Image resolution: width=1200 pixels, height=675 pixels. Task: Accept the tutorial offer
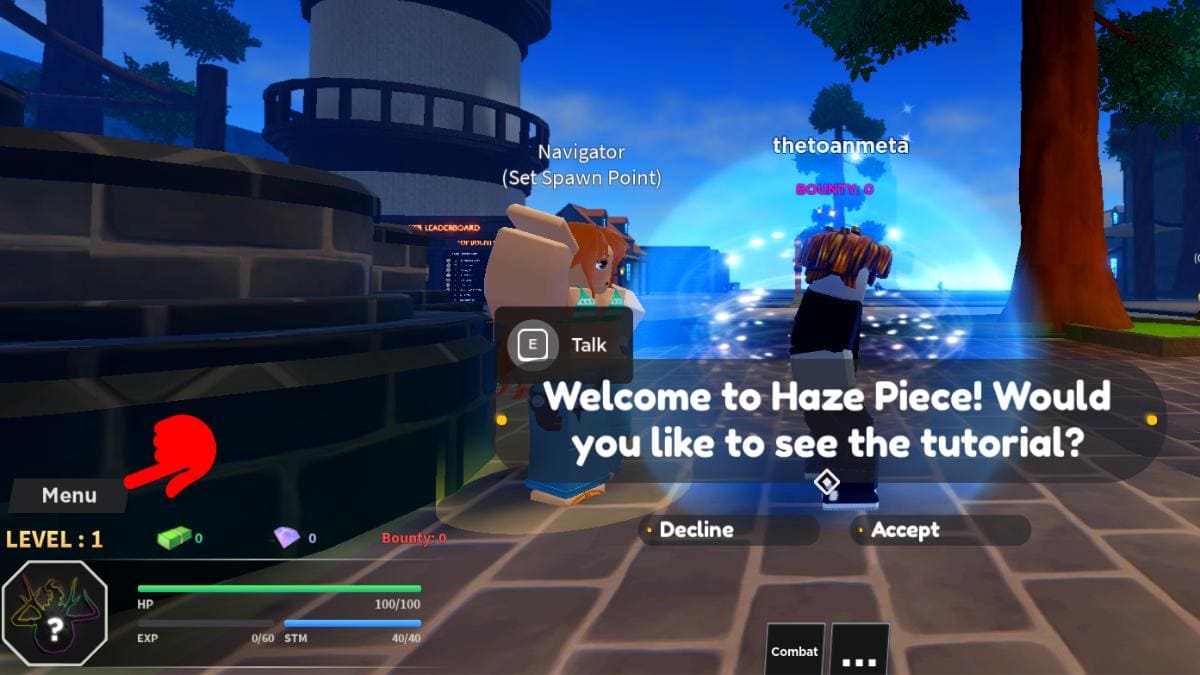(939, 530)
